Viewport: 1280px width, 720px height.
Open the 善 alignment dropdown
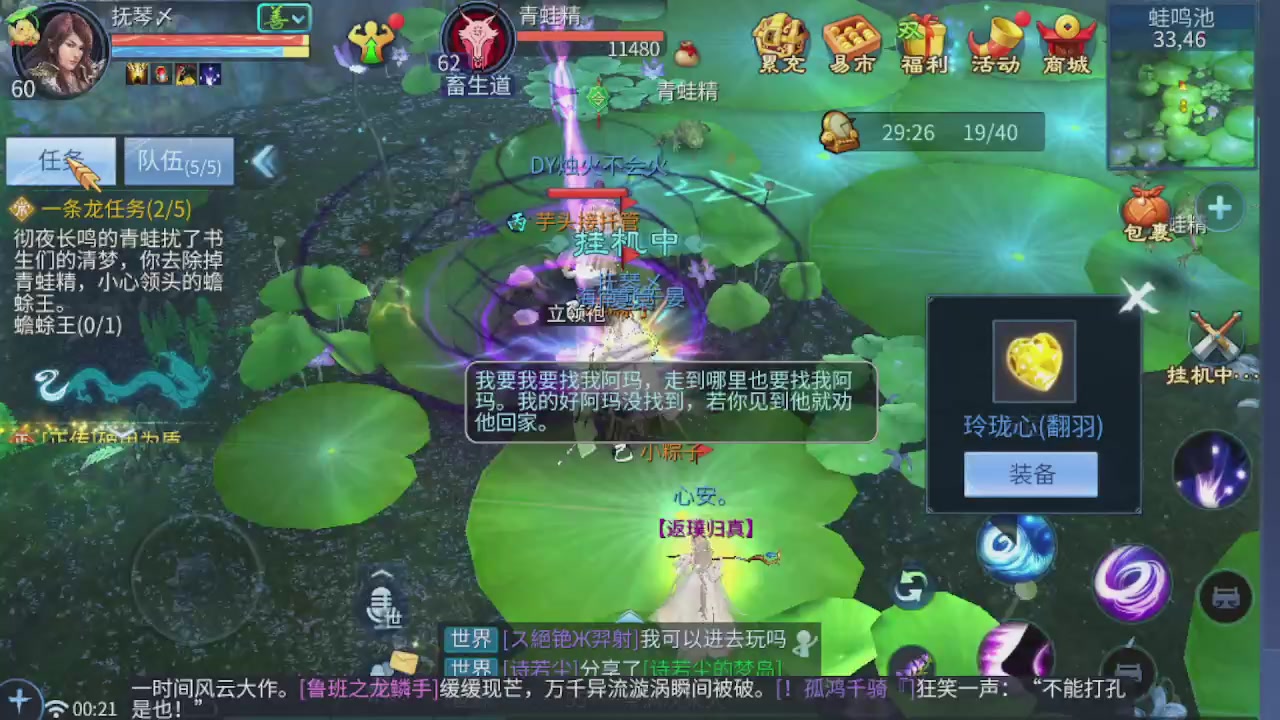click(284, 17)
